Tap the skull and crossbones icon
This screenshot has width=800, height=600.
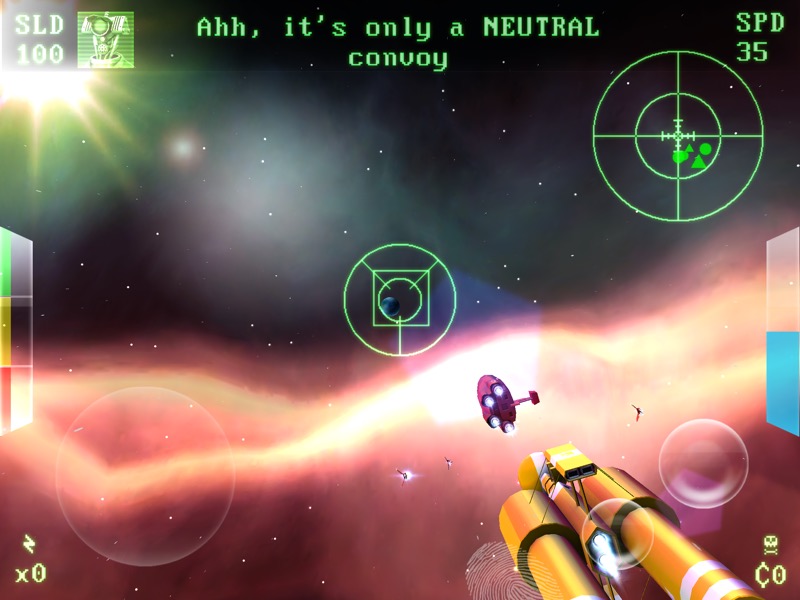(770, 546)
